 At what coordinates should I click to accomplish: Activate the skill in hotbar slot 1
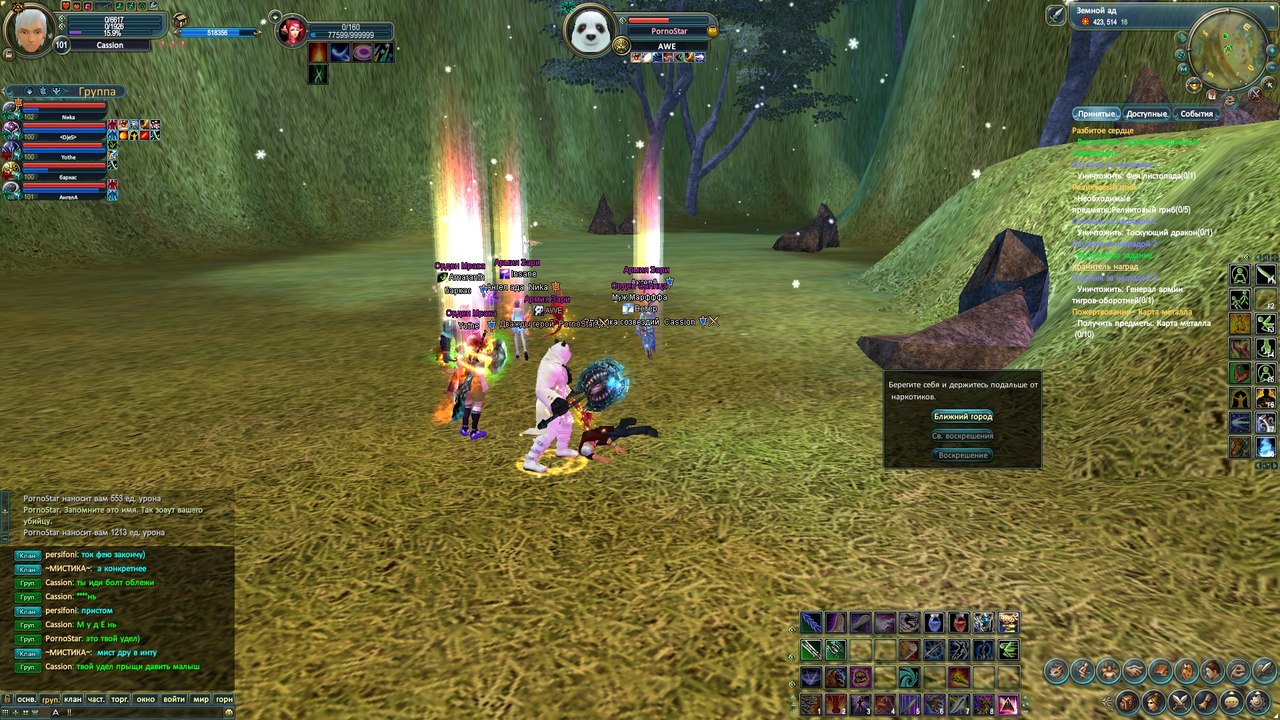coord(811,704)
